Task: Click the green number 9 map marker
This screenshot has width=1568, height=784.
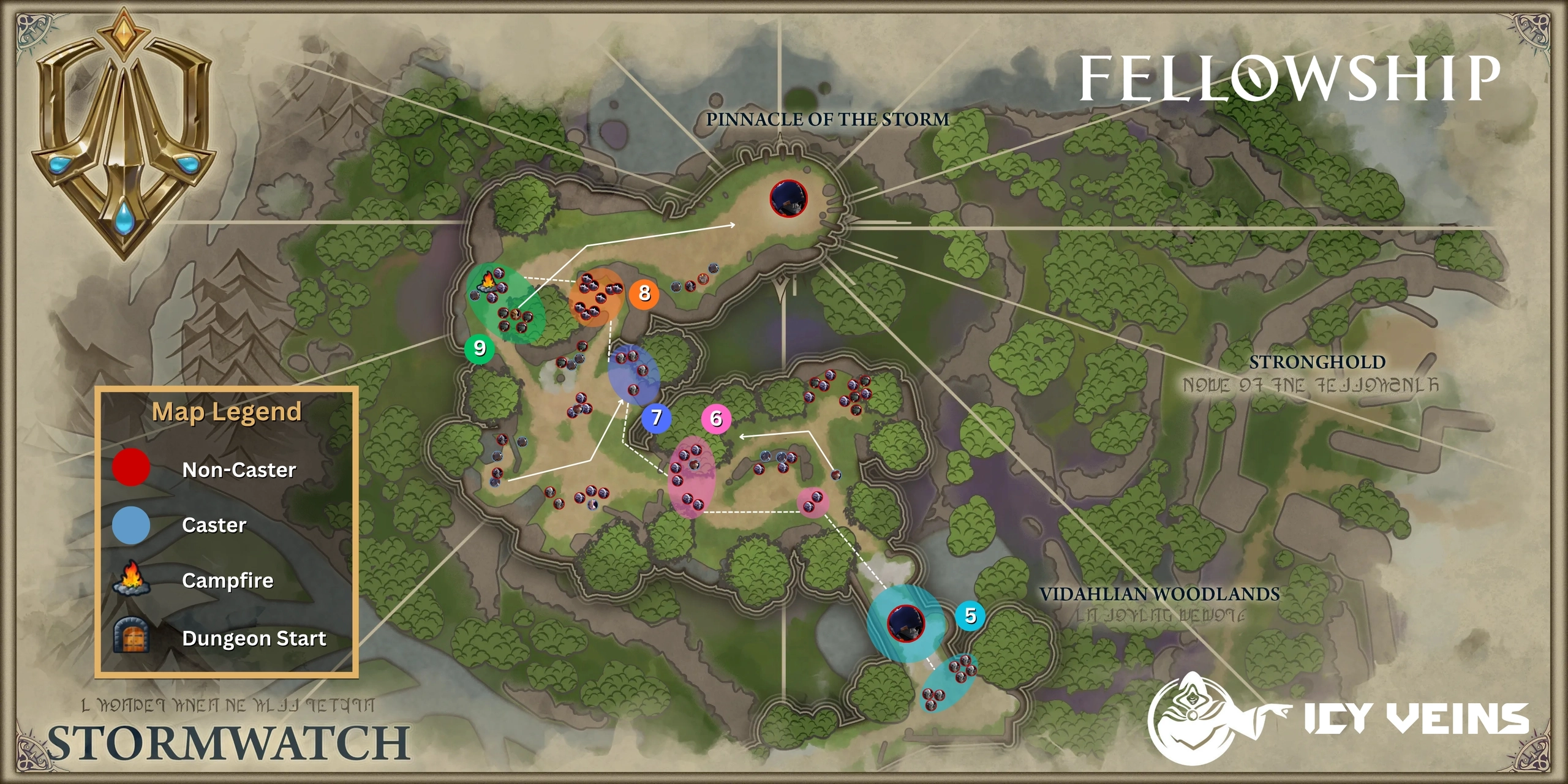Action: (480, 349)
